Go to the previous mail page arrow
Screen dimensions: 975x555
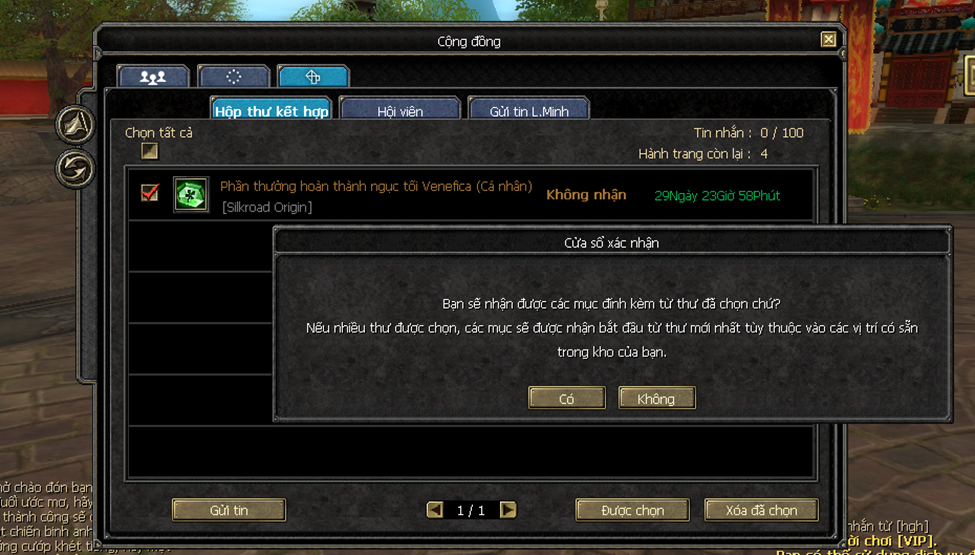435,510
